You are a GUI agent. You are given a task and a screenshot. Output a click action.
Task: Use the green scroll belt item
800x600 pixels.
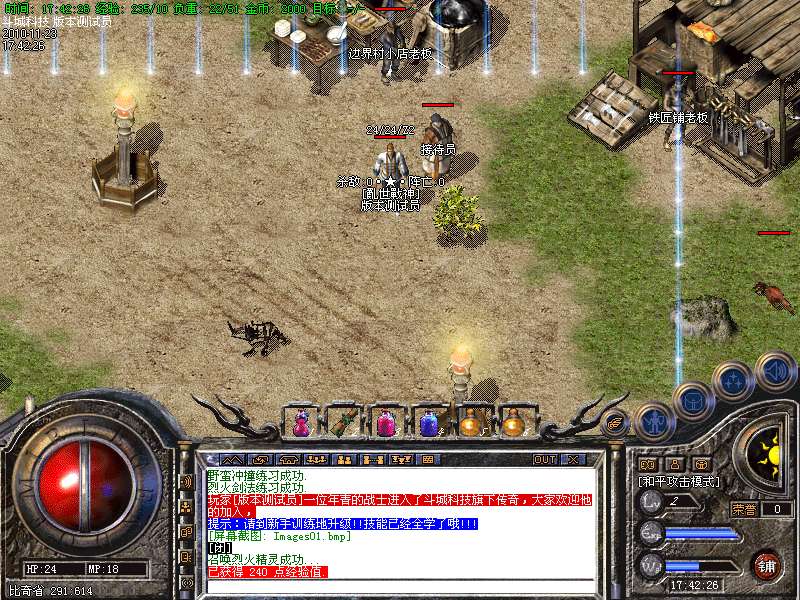pos(343,423)
